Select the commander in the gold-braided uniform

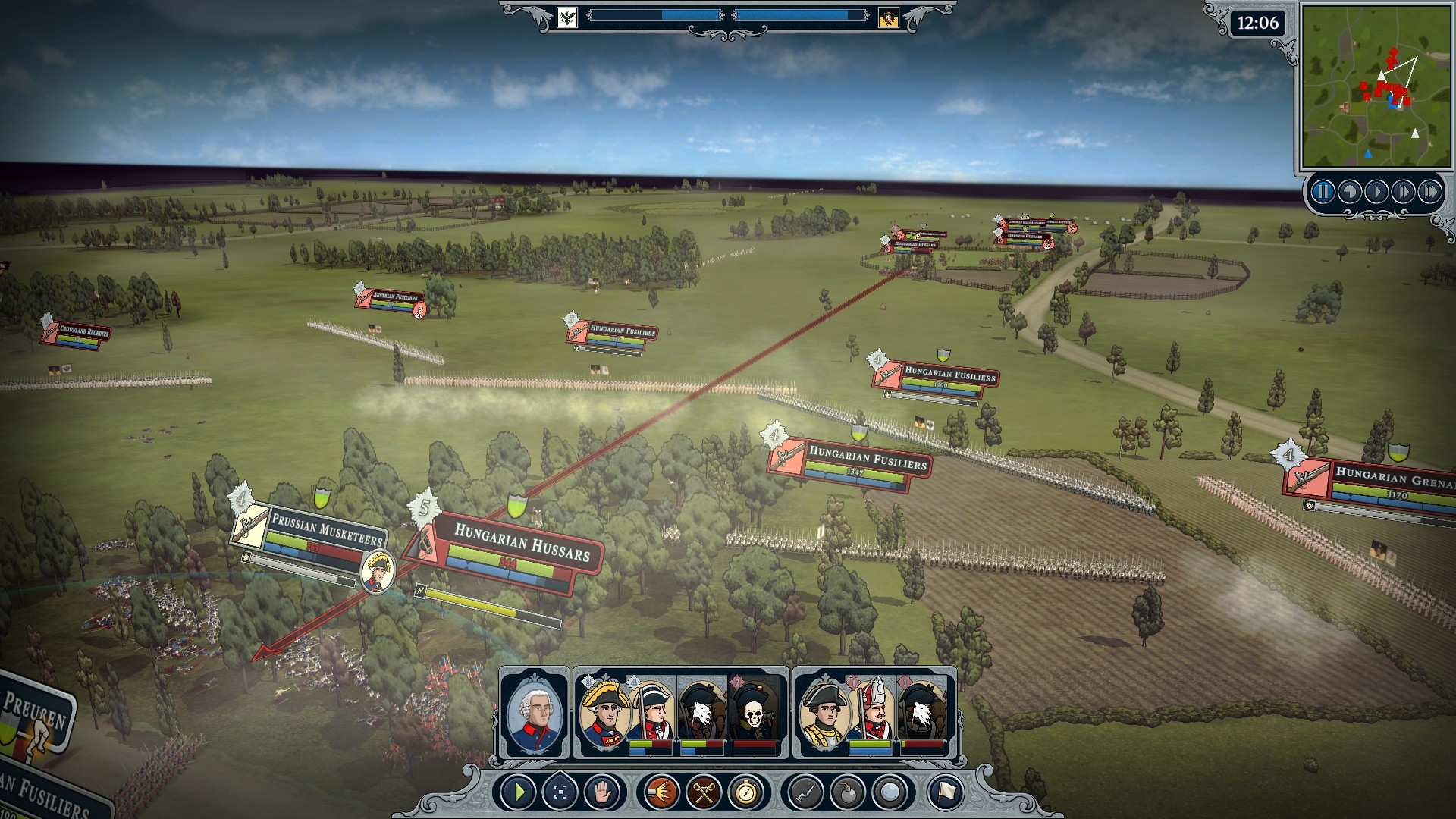(824, 713)
